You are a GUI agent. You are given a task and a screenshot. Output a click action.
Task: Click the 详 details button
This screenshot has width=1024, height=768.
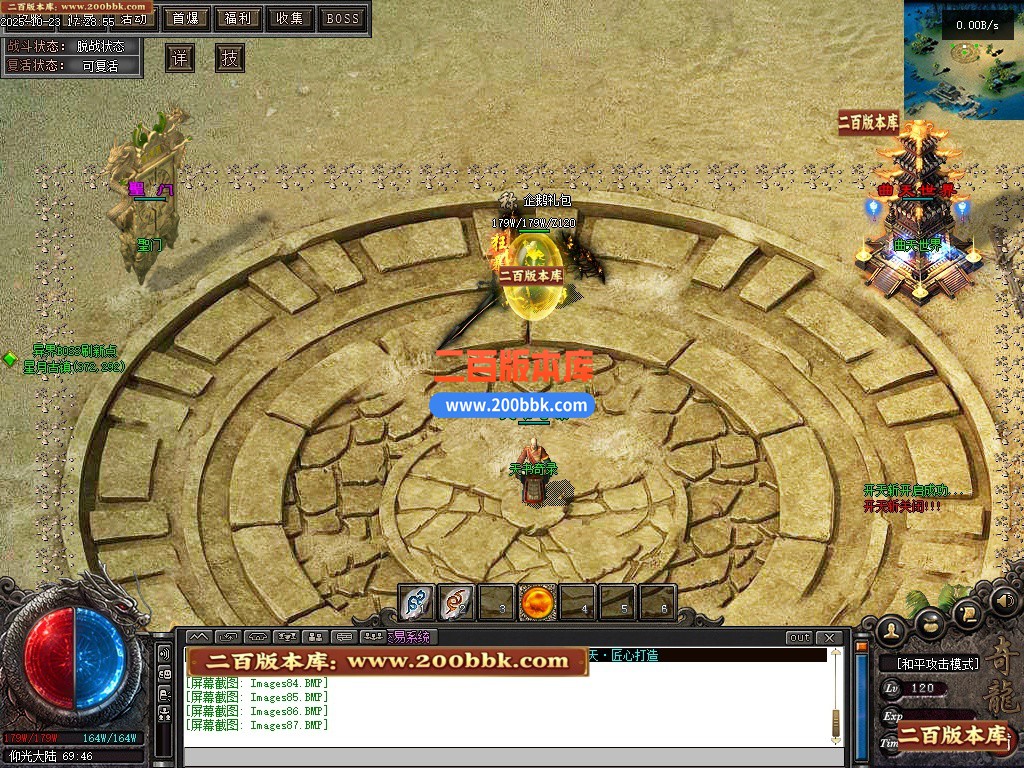[179, 58]
